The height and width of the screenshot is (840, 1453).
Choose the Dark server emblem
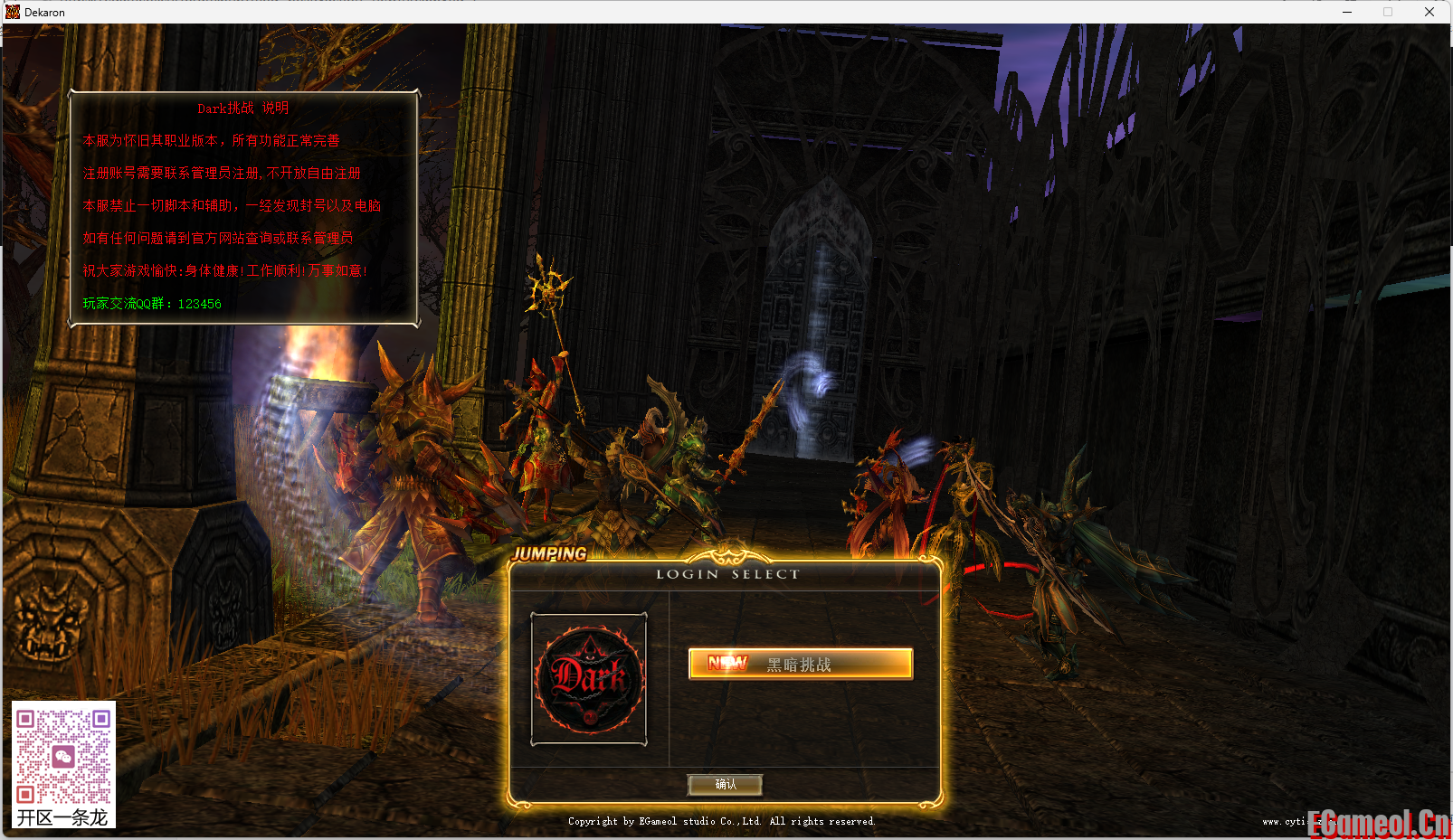pyautogui.click(x=589, y=679)
